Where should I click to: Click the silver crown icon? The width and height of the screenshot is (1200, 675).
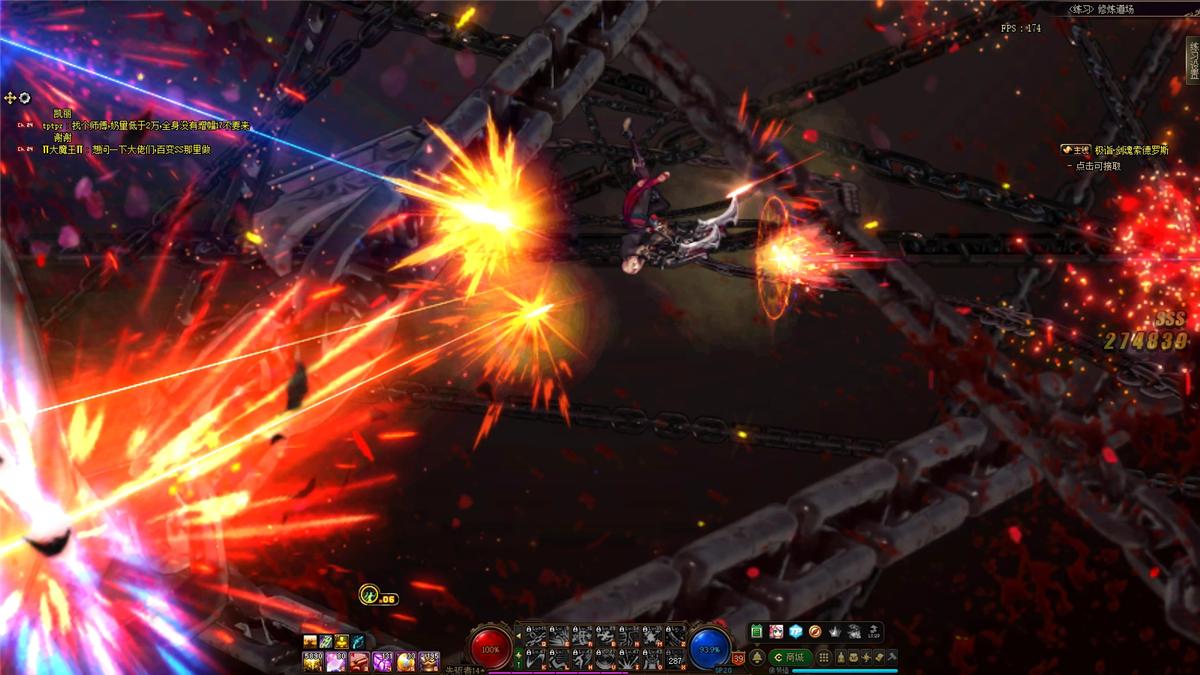pyautogui.click(x=836, y=632)
